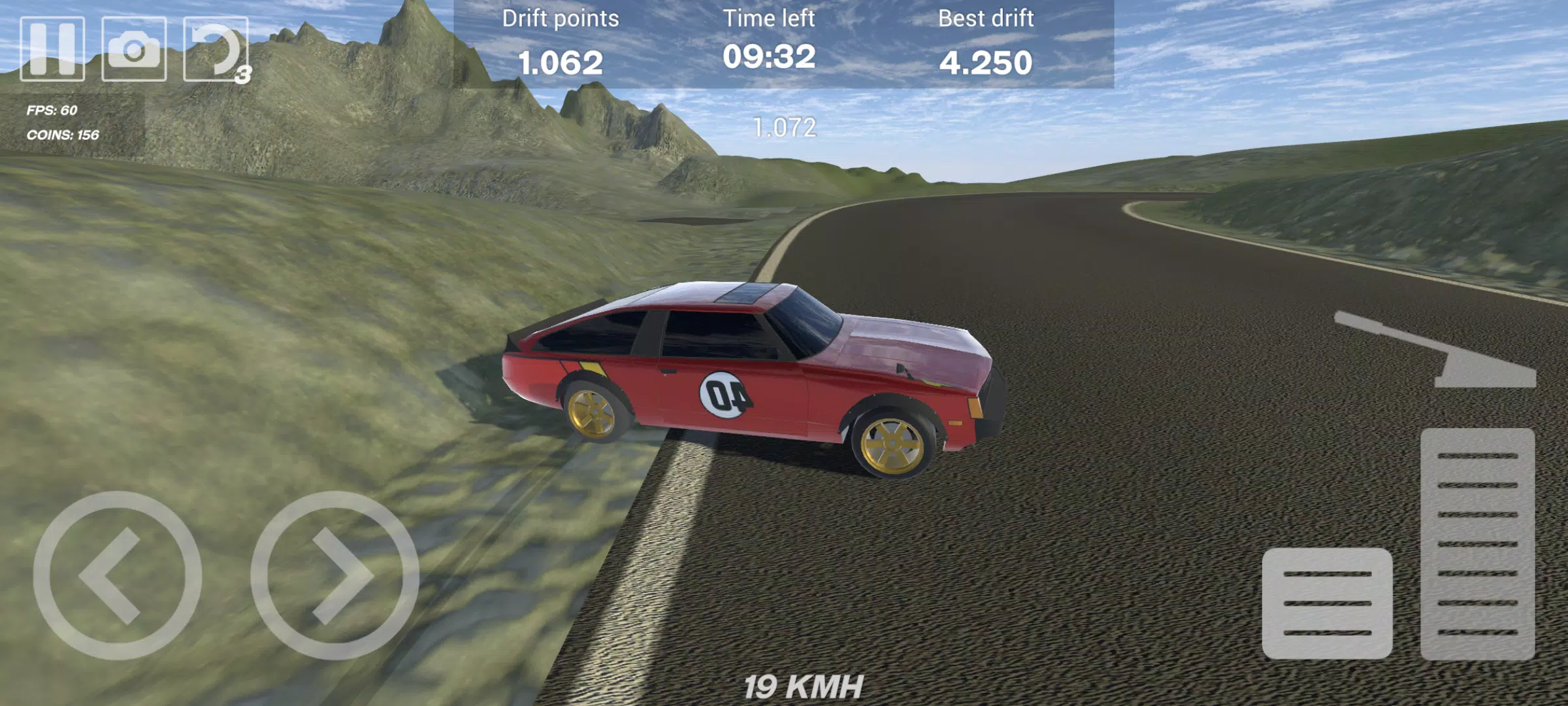
Task: Select the Best drift display
Action: (x=987, y=42)
